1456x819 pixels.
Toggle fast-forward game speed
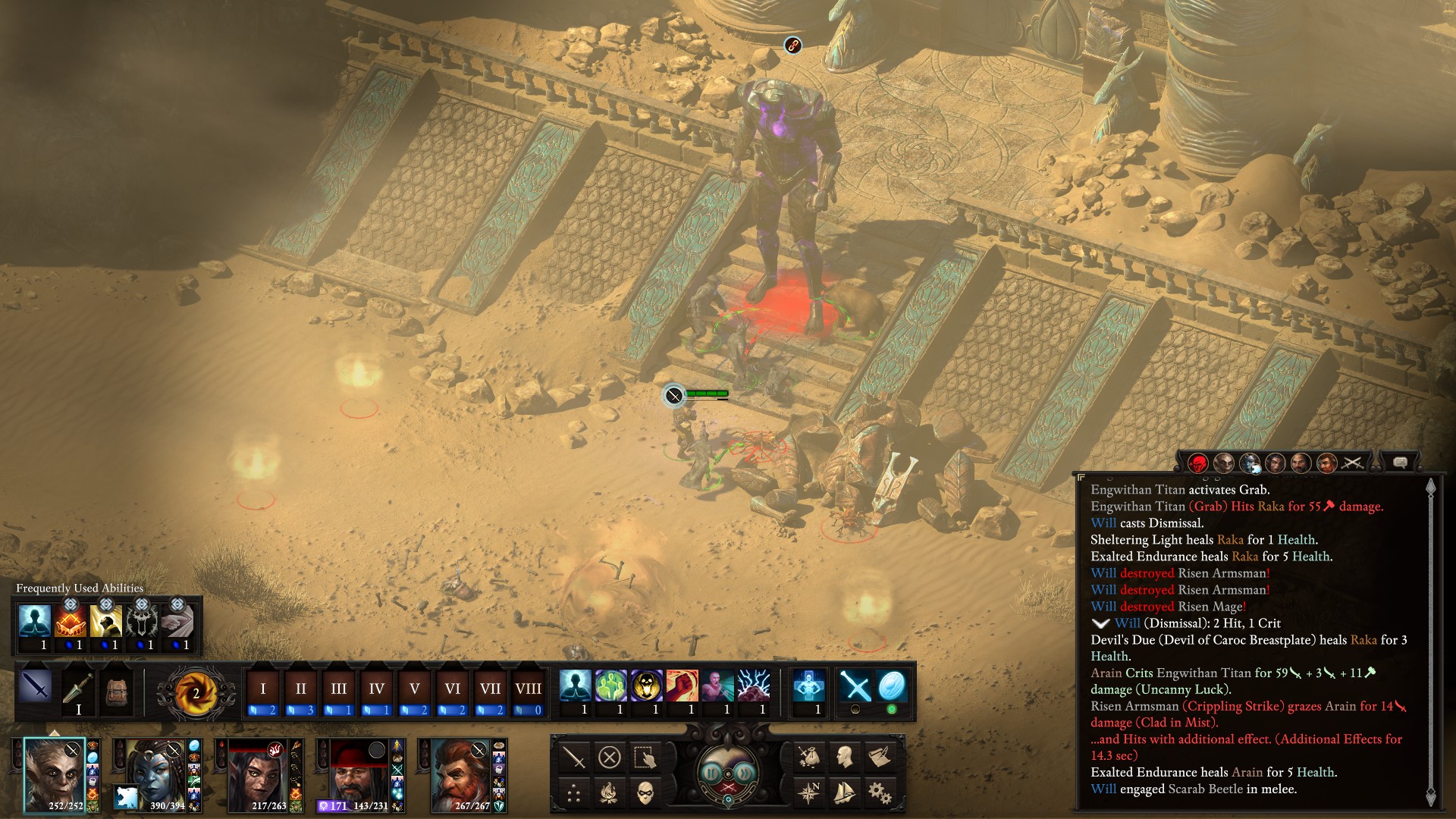746,773
